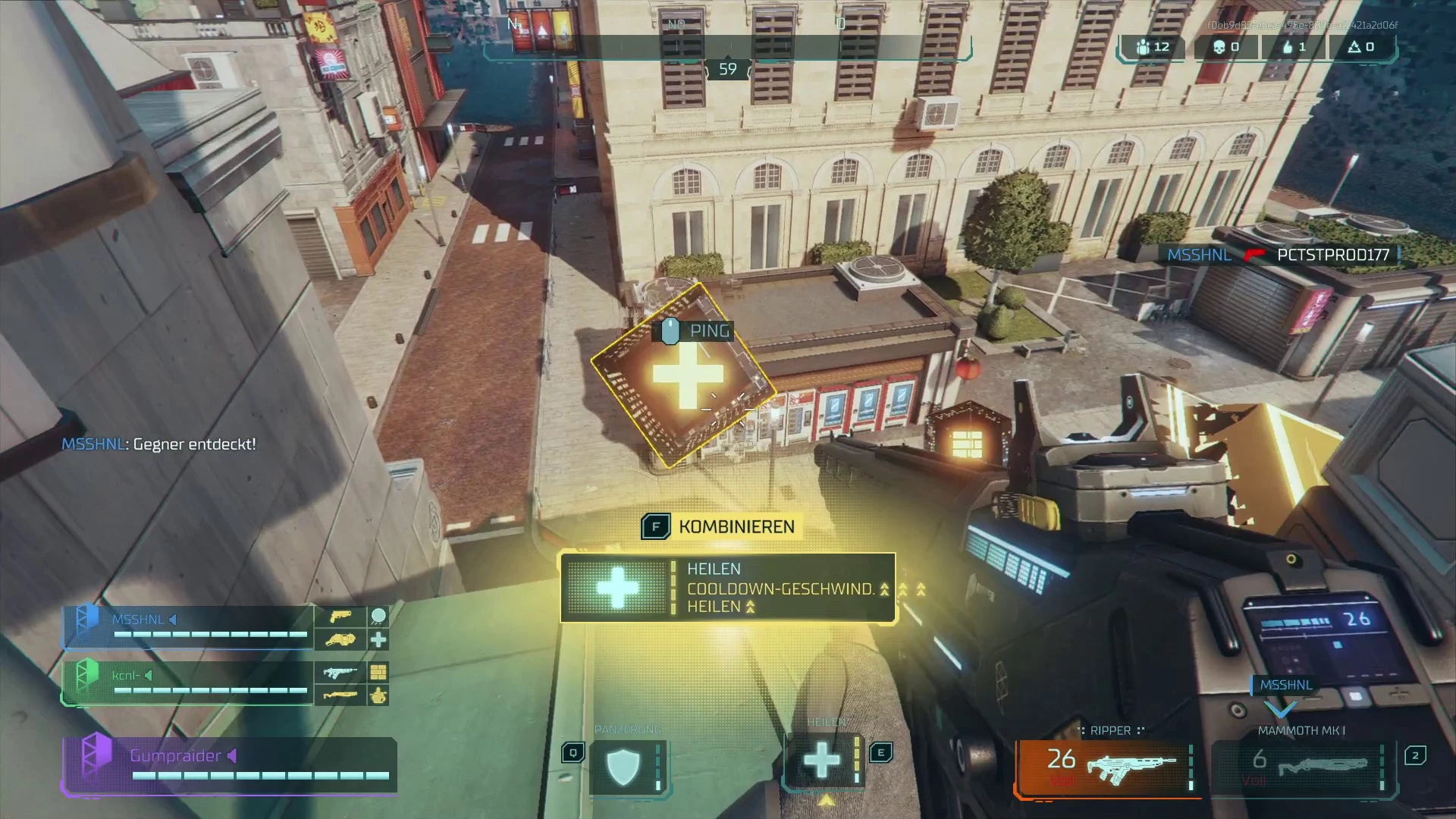Select squadmate MSSHNL's status panel
The width and height of the screenshot is (1456, 819).
click(188, 627)
